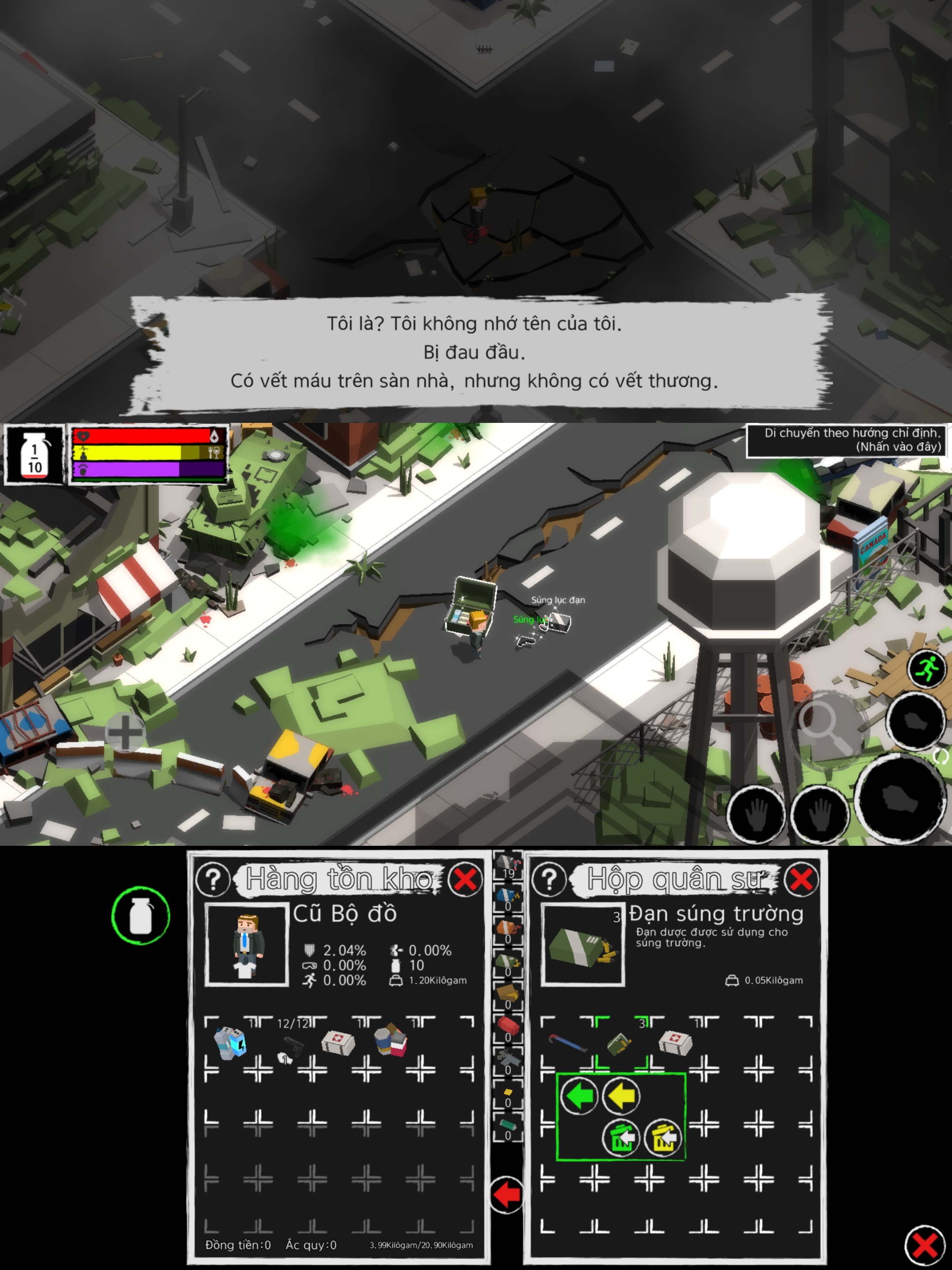Open help for the Hàng tồn kho panel

[213, 880]
